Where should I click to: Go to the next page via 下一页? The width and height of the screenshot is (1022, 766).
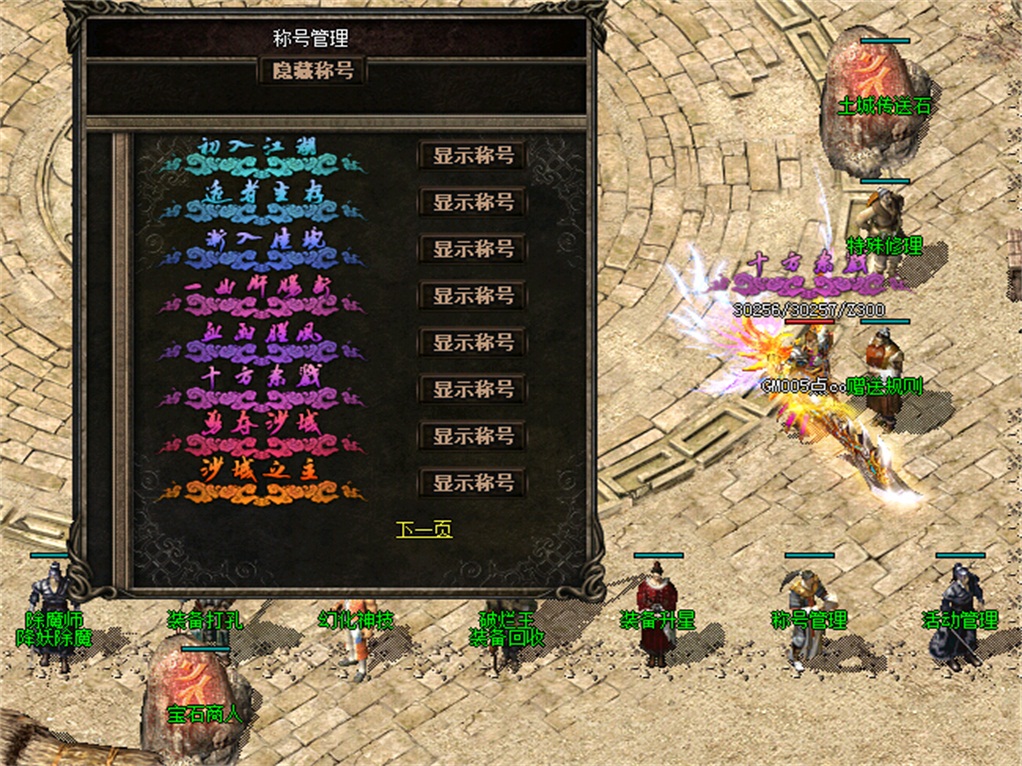point(424,530)
